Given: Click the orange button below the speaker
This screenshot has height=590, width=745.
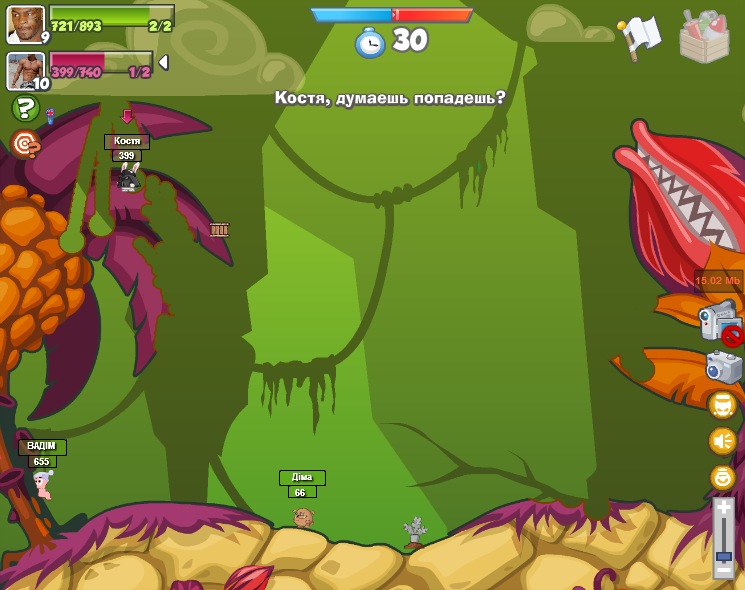Looking at the screenshot, I should tap(722, 477).
